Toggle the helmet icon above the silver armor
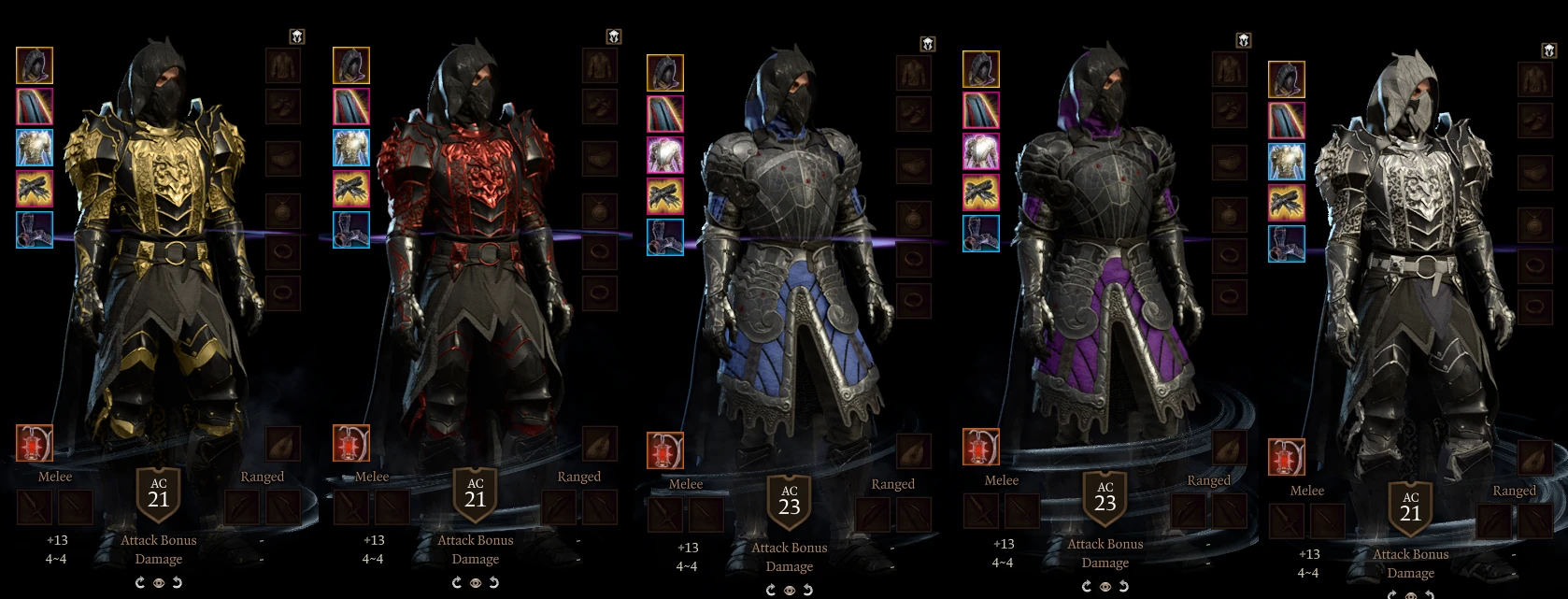This screenshot has width=1568, height=599. click(1548, 50)
